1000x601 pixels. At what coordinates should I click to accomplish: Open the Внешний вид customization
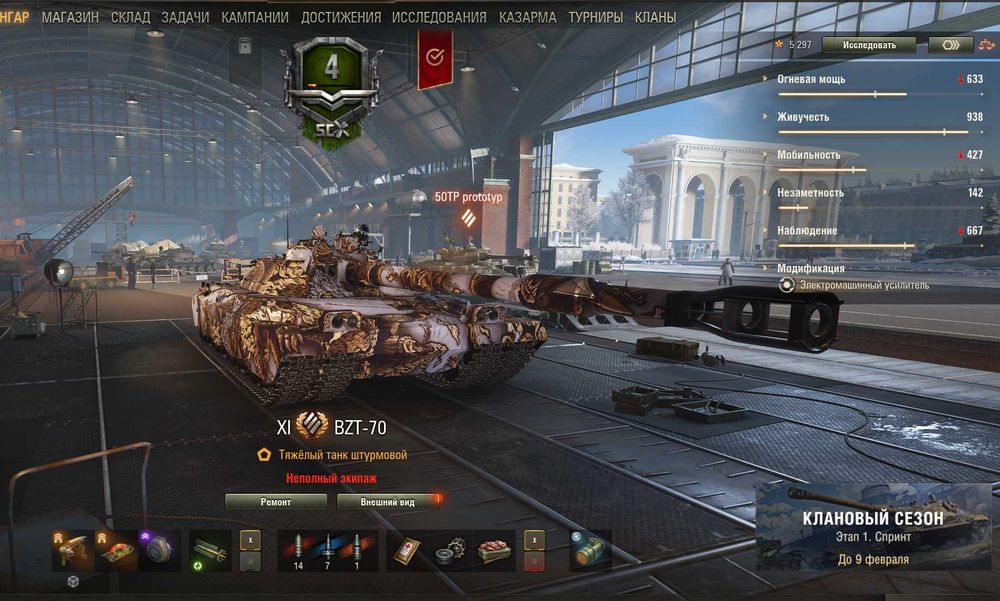pos(388,502)
